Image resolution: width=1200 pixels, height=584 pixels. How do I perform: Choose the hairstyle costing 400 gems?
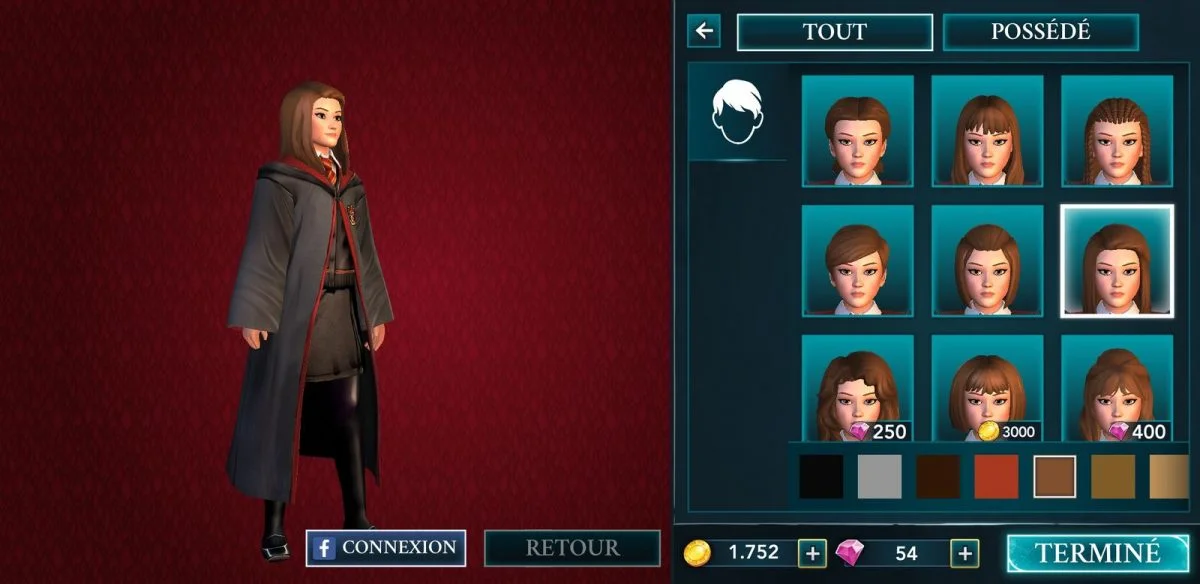tap(1116, 391)
